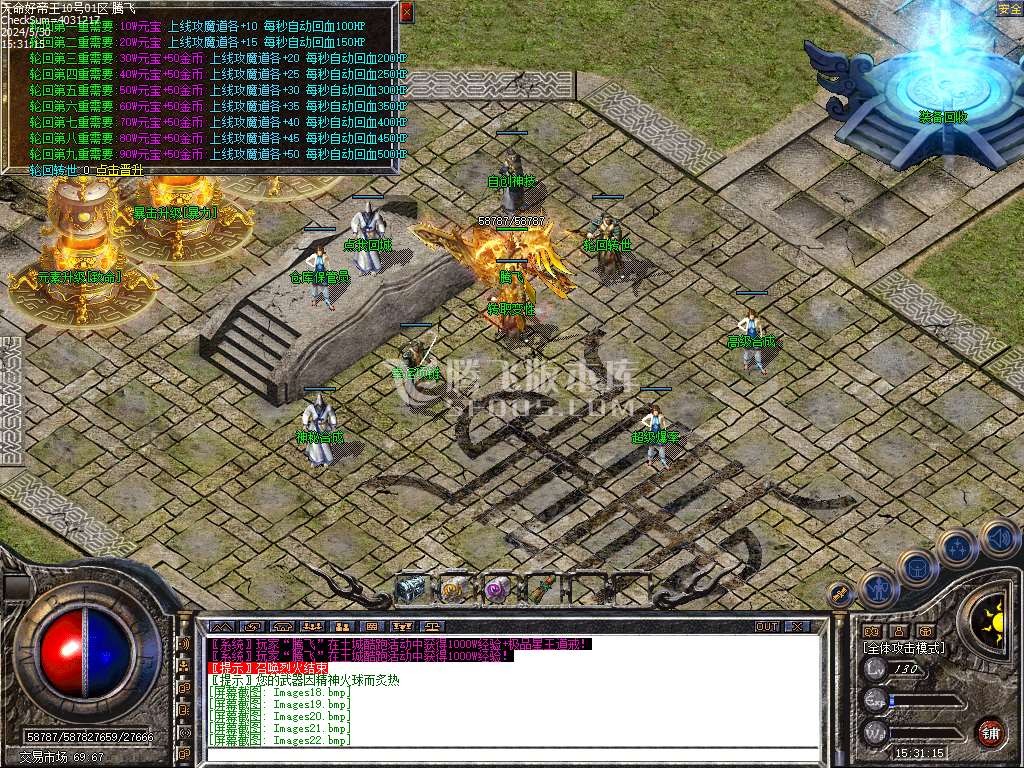Close the reincarnation dialog with the red X
The height and width of the screenshot is (768, 1024).
point(405,12)
